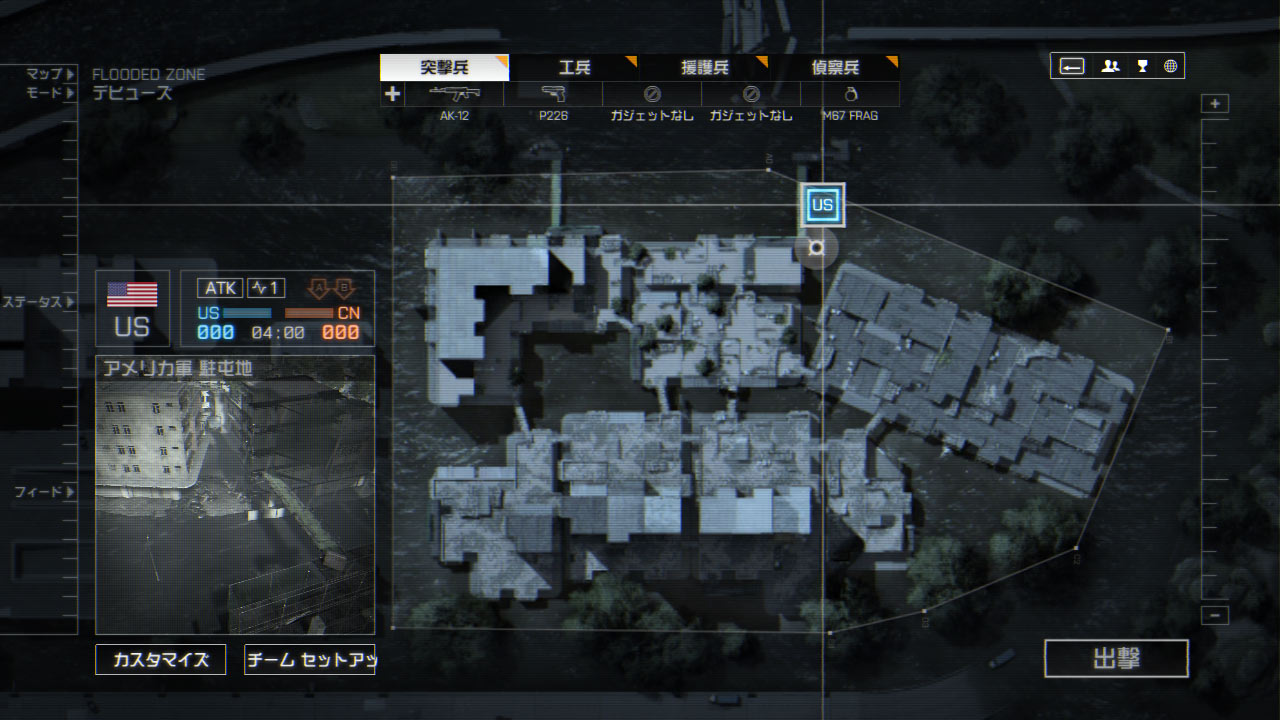Select the 突撃兵 assault class tab
Screen dimensions: 1280x720
point(444,68)
